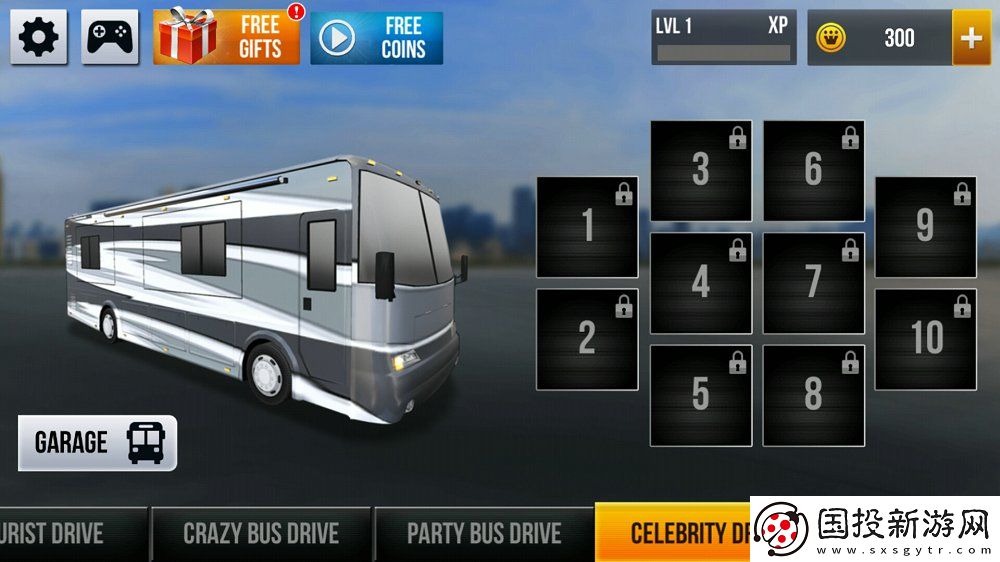Switch to Crazy Bus Drive tab
The image size is (1000, 562).
(261, 533)
